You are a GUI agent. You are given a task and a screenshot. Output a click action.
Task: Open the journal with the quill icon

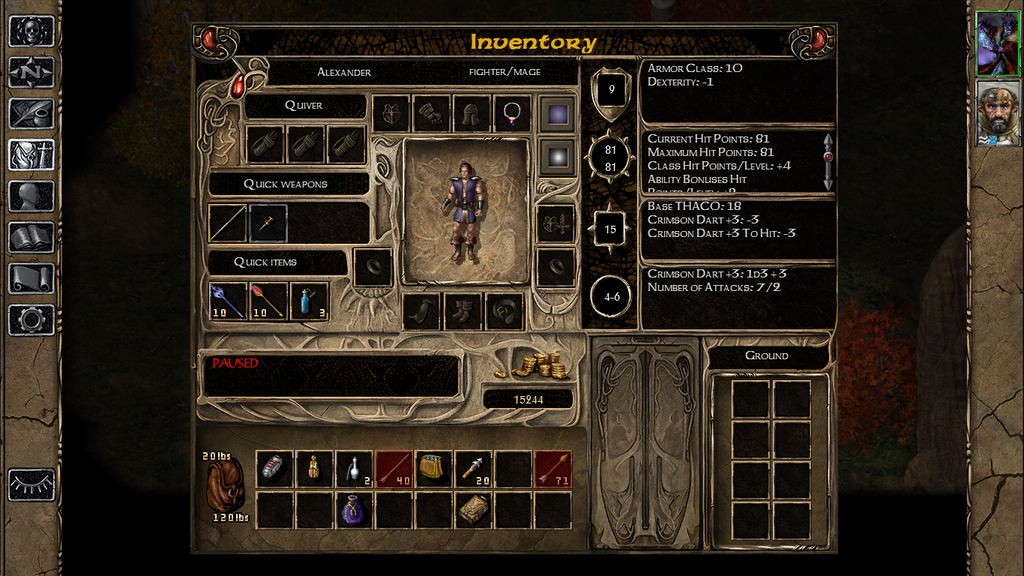pyautogui.click(x=31, y=113)
